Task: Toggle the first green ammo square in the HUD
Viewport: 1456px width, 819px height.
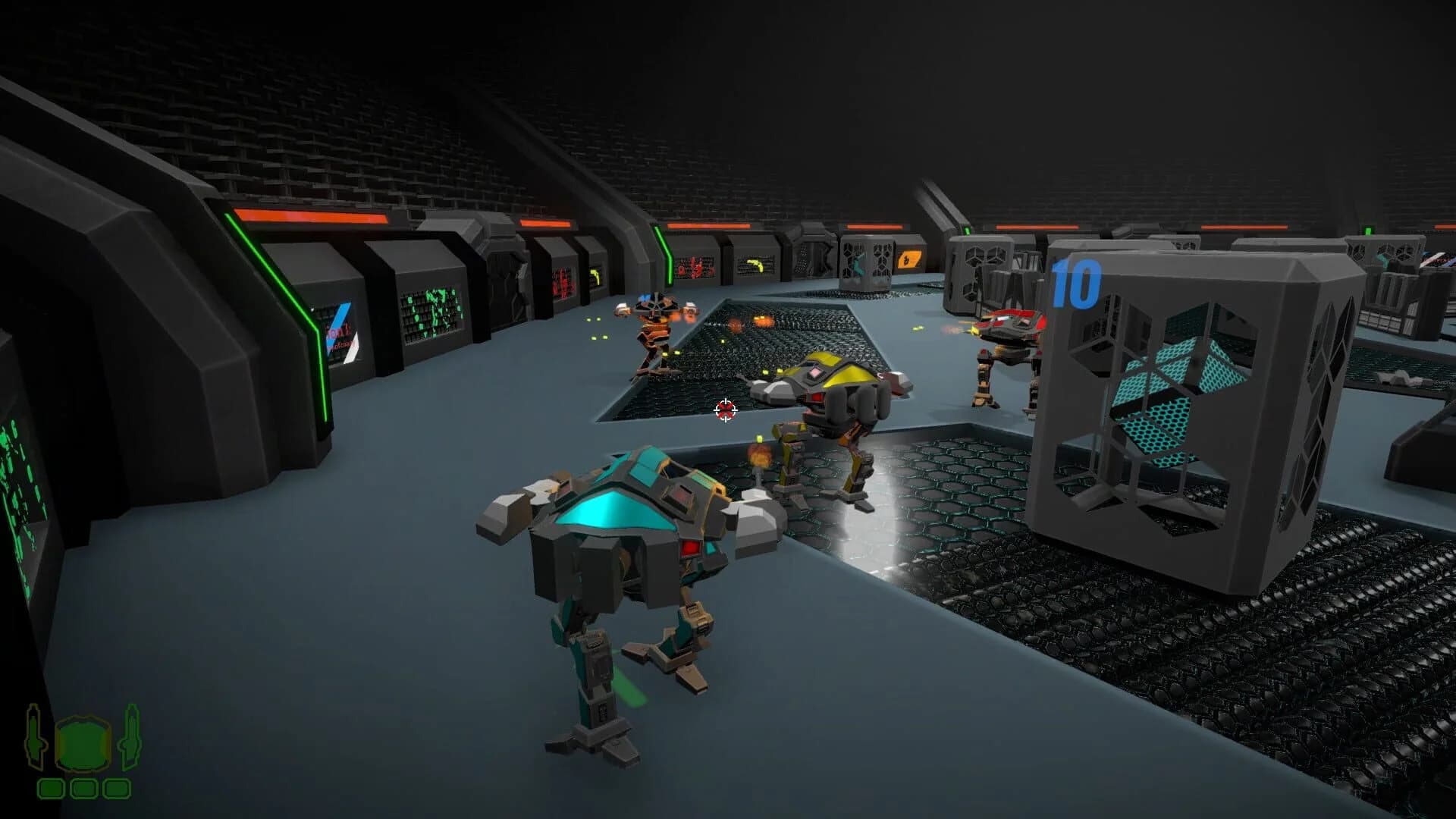Action: click(51, 789)
